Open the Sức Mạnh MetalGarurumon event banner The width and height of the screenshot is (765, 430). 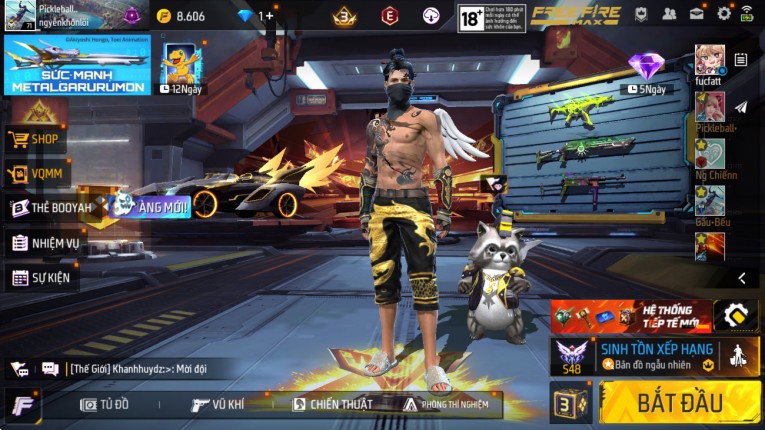[x=77, y=64]
